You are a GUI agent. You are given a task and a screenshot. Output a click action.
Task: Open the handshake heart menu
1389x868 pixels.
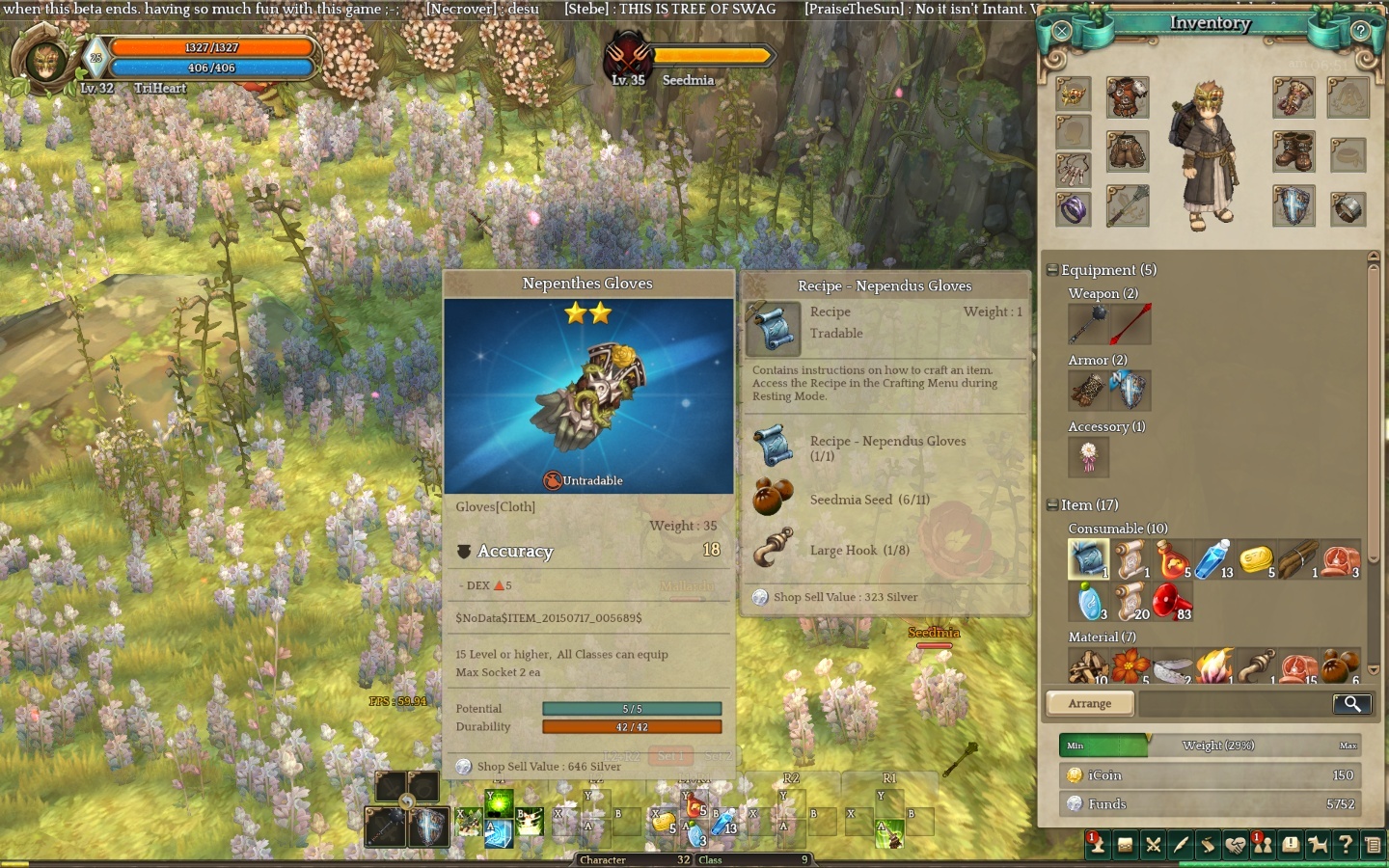pos(1235,846)
